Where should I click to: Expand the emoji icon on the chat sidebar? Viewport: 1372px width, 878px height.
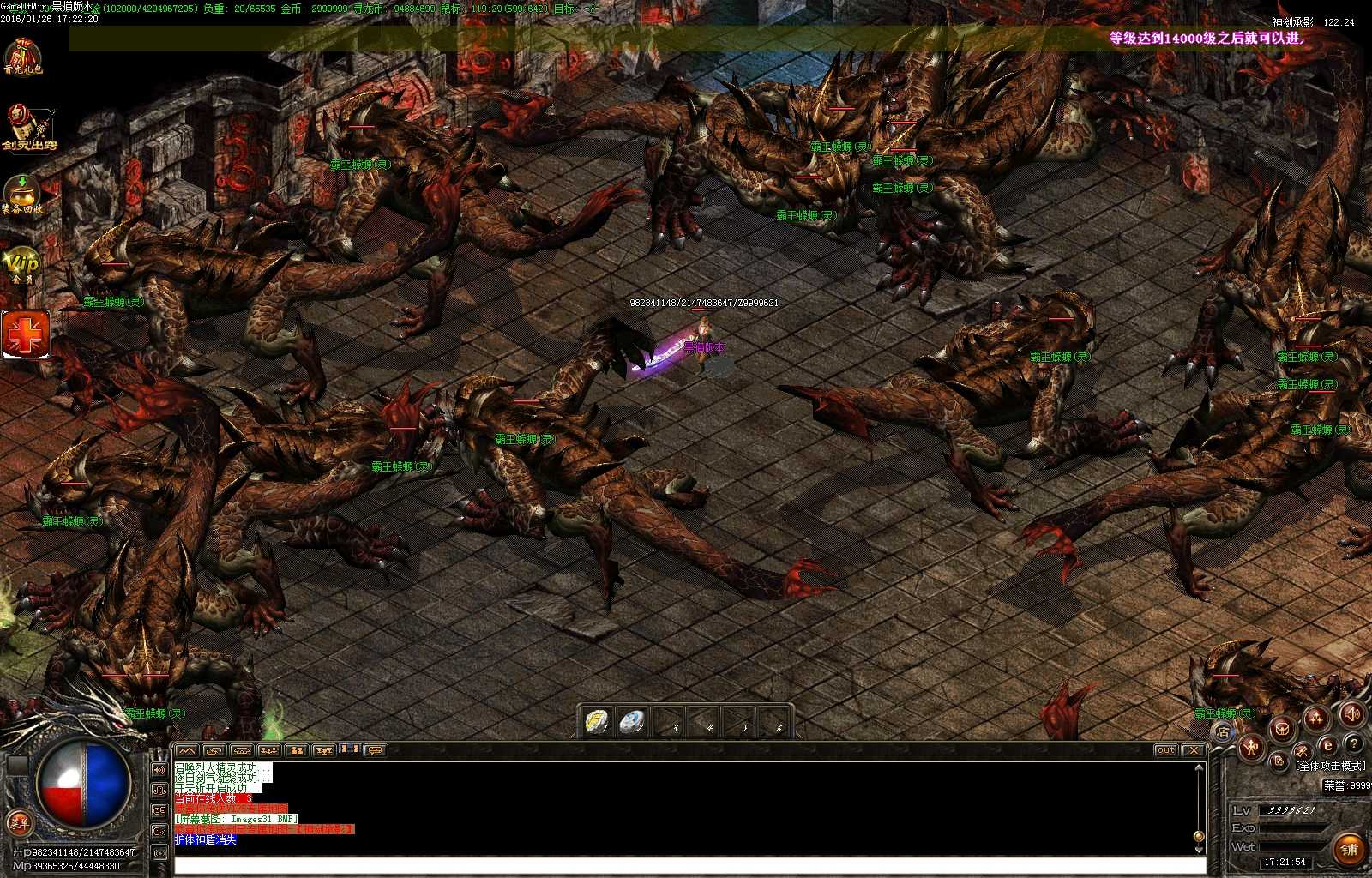point(159,809)
